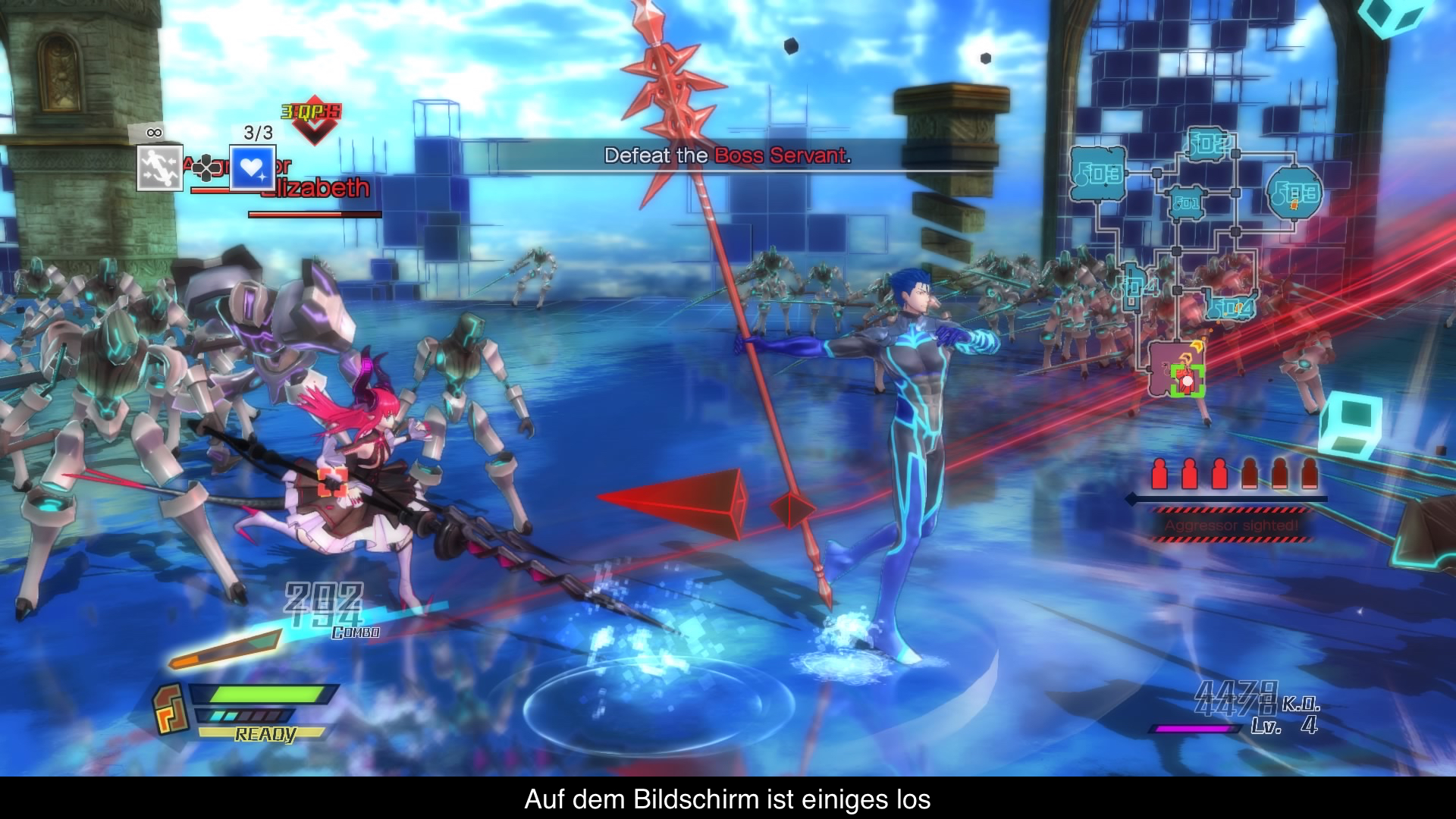
Task: Click the orange character emblem beside health bar
Action: tap(171, 709)
